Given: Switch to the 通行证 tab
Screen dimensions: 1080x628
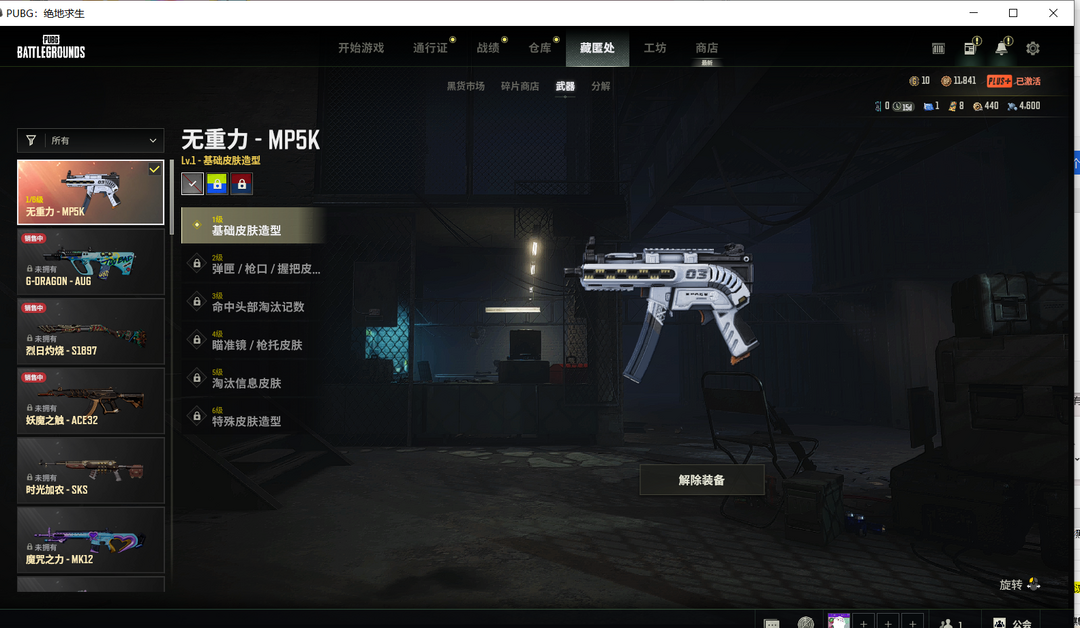Looking at the screenshot, I should tap(430, 48).
